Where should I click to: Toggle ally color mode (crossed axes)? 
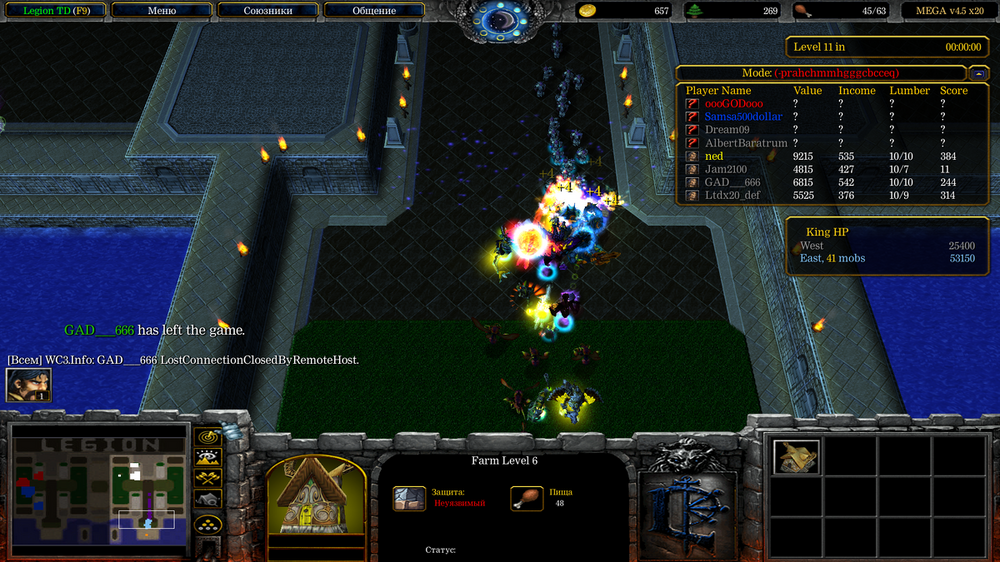point(208,478)
